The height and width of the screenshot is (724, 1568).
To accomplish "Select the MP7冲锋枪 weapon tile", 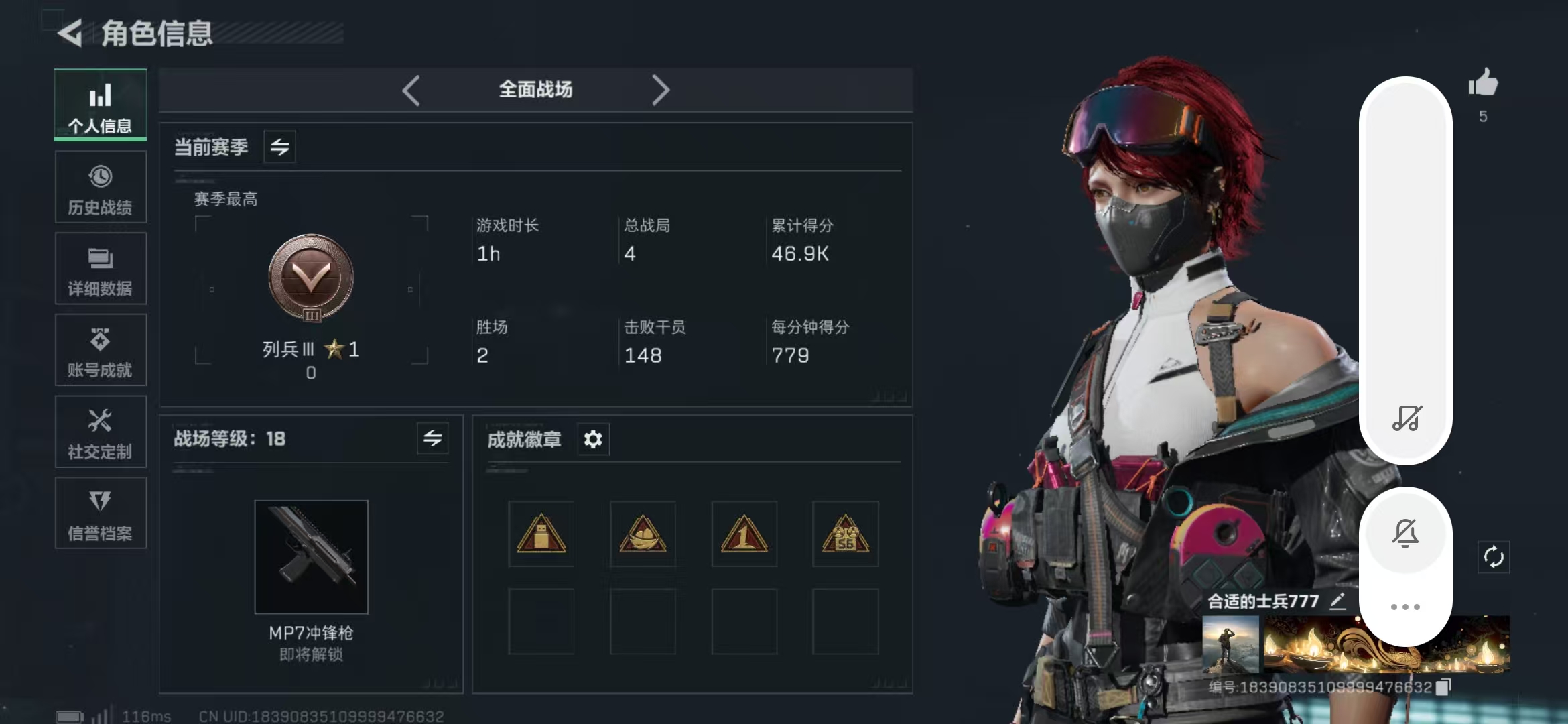I will (312, 557).
